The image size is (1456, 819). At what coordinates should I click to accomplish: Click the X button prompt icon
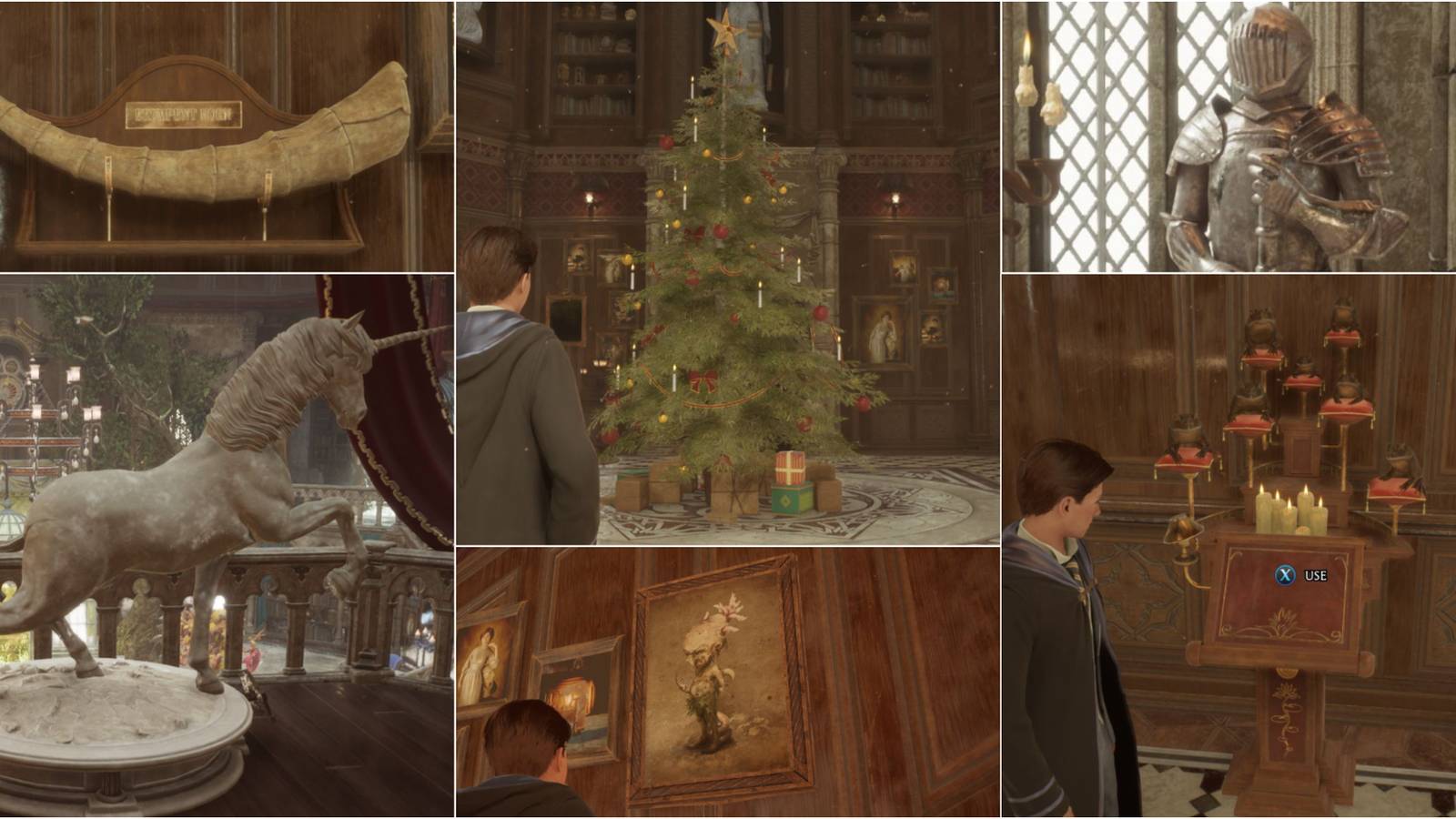[x=1284, y=575]
